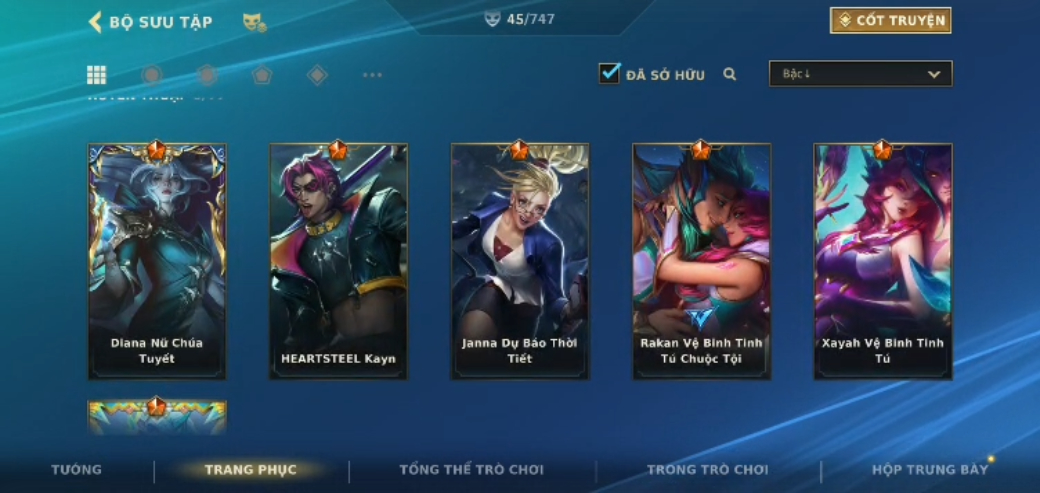1040x493 pixels.
Task: Select the Diana Nữ Chúa Tuyết skin
Action: [157, 261]
